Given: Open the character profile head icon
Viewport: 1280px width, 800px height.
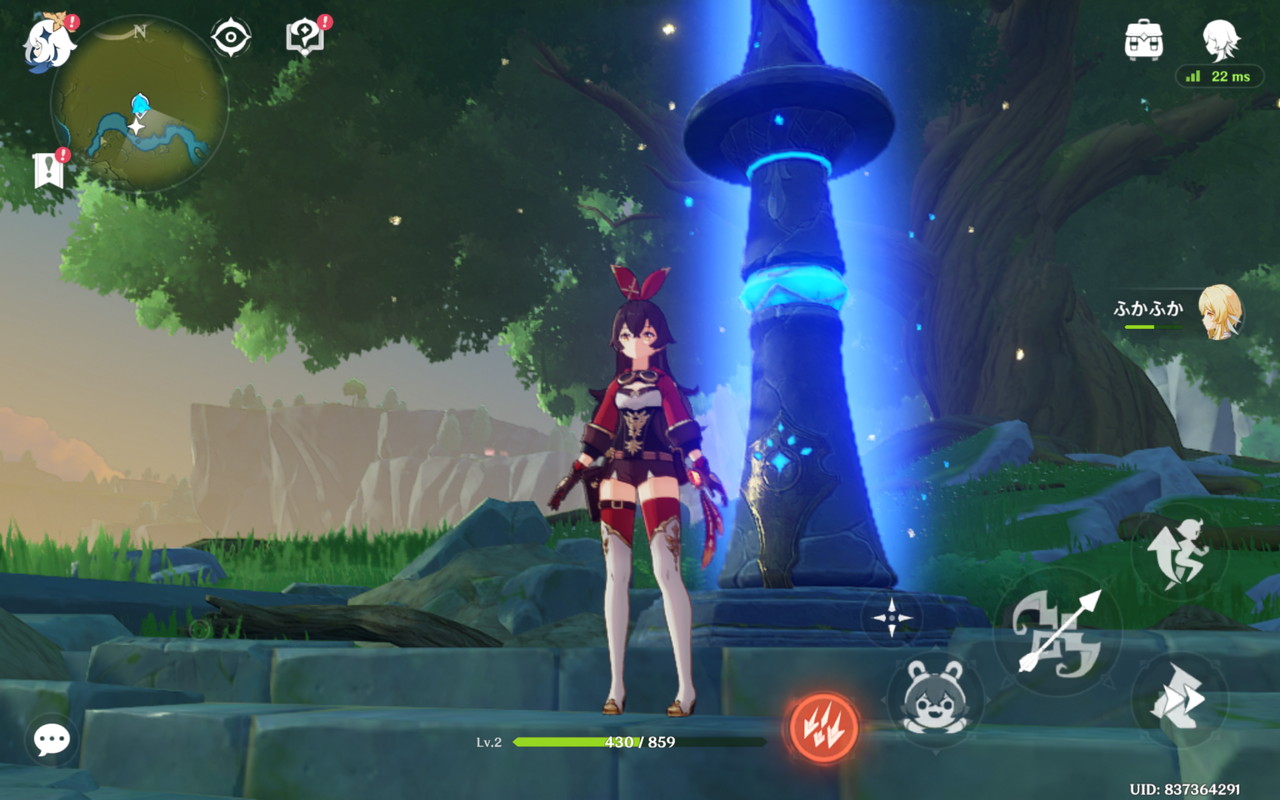Looking at the screenshot, I should point(1221,40).
